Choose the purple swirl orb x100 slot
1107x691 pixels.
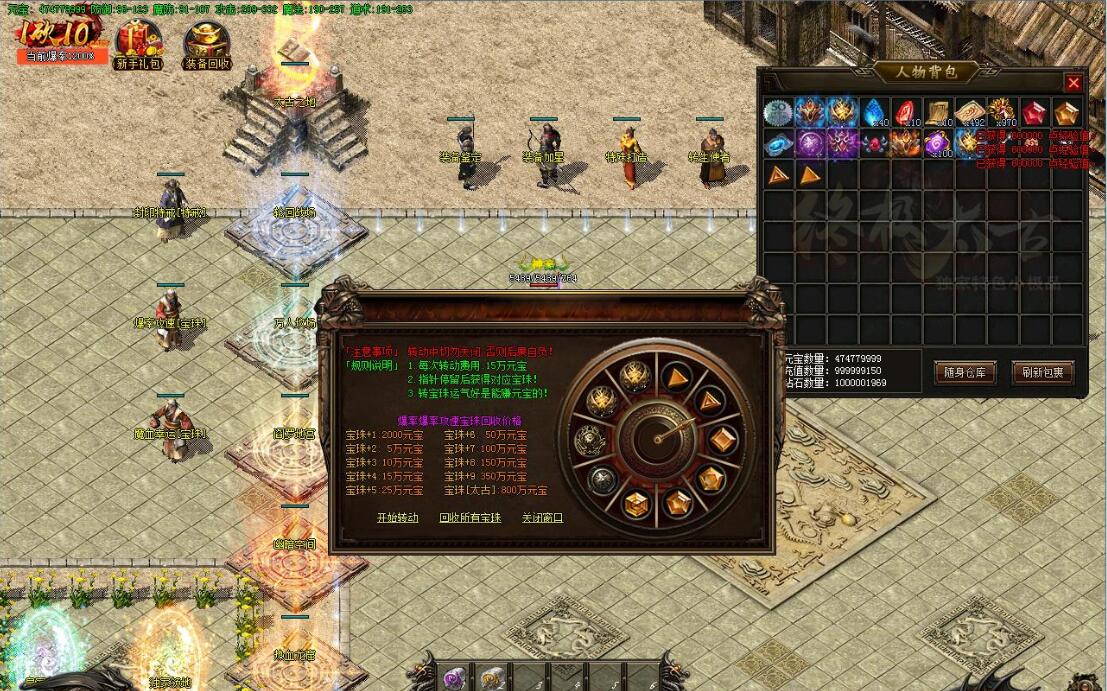click(x=938, y=144)
